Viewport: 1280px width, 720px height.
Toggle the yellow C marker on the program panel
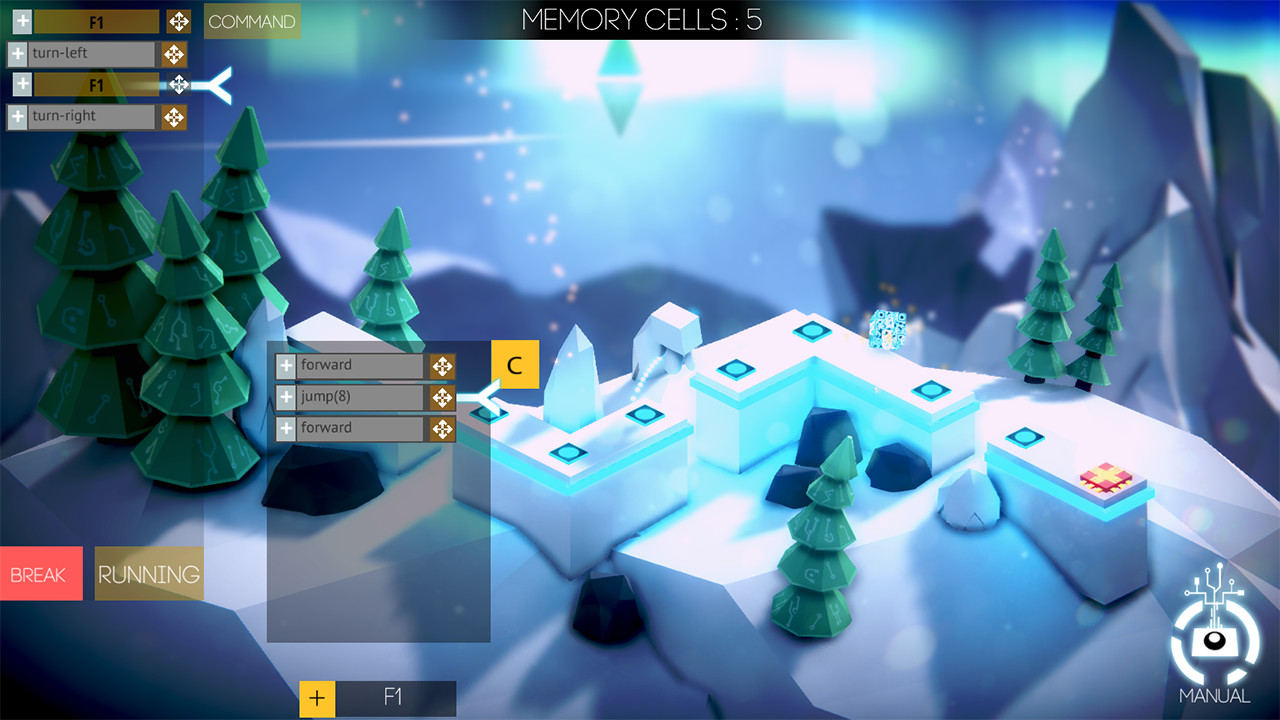tap(515, 364)
